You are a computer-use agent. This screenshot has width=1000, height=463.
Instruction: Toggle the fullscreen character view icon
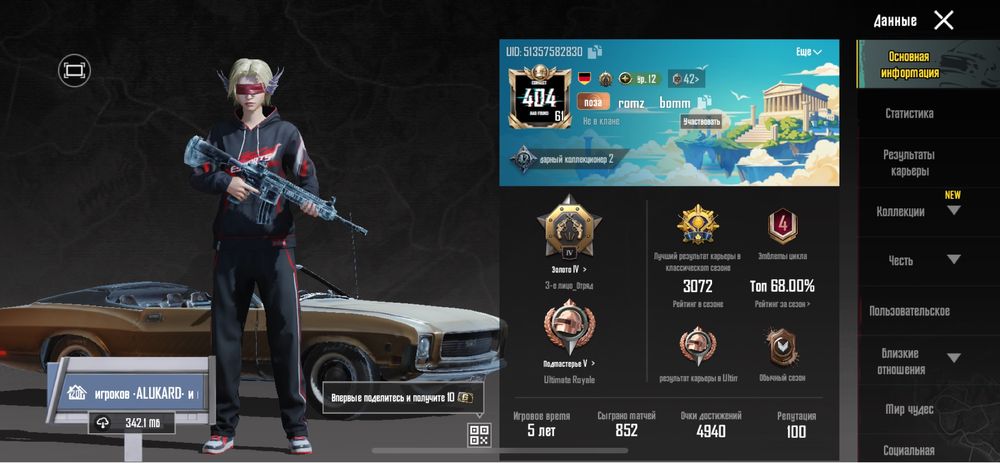pyautogui.click(x=74, y=70)
